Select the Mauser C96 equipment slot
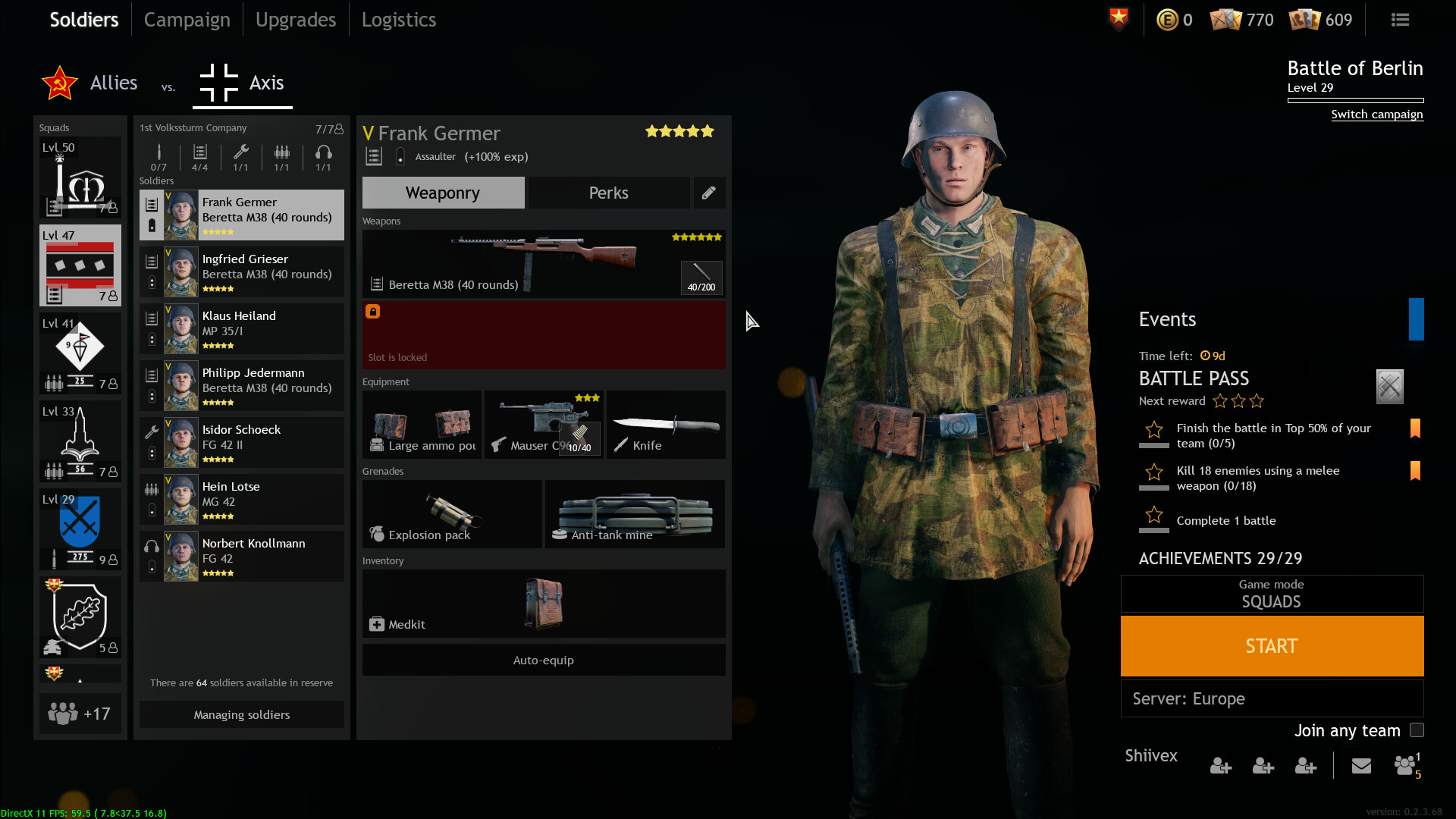1456x819 pixels. [x=543, y=424]
